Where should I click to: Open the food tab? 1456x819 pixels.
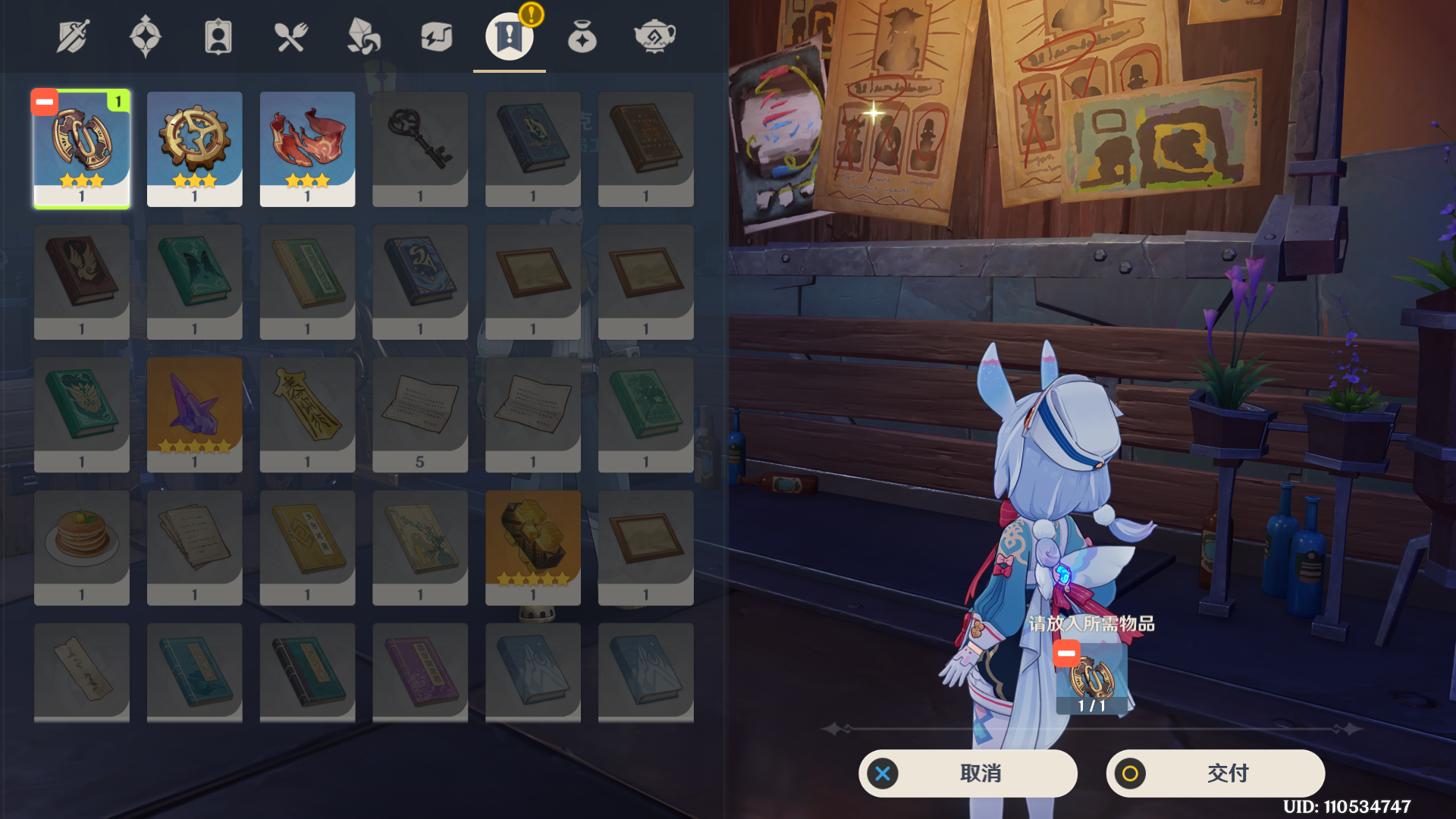tap(290, 36)
